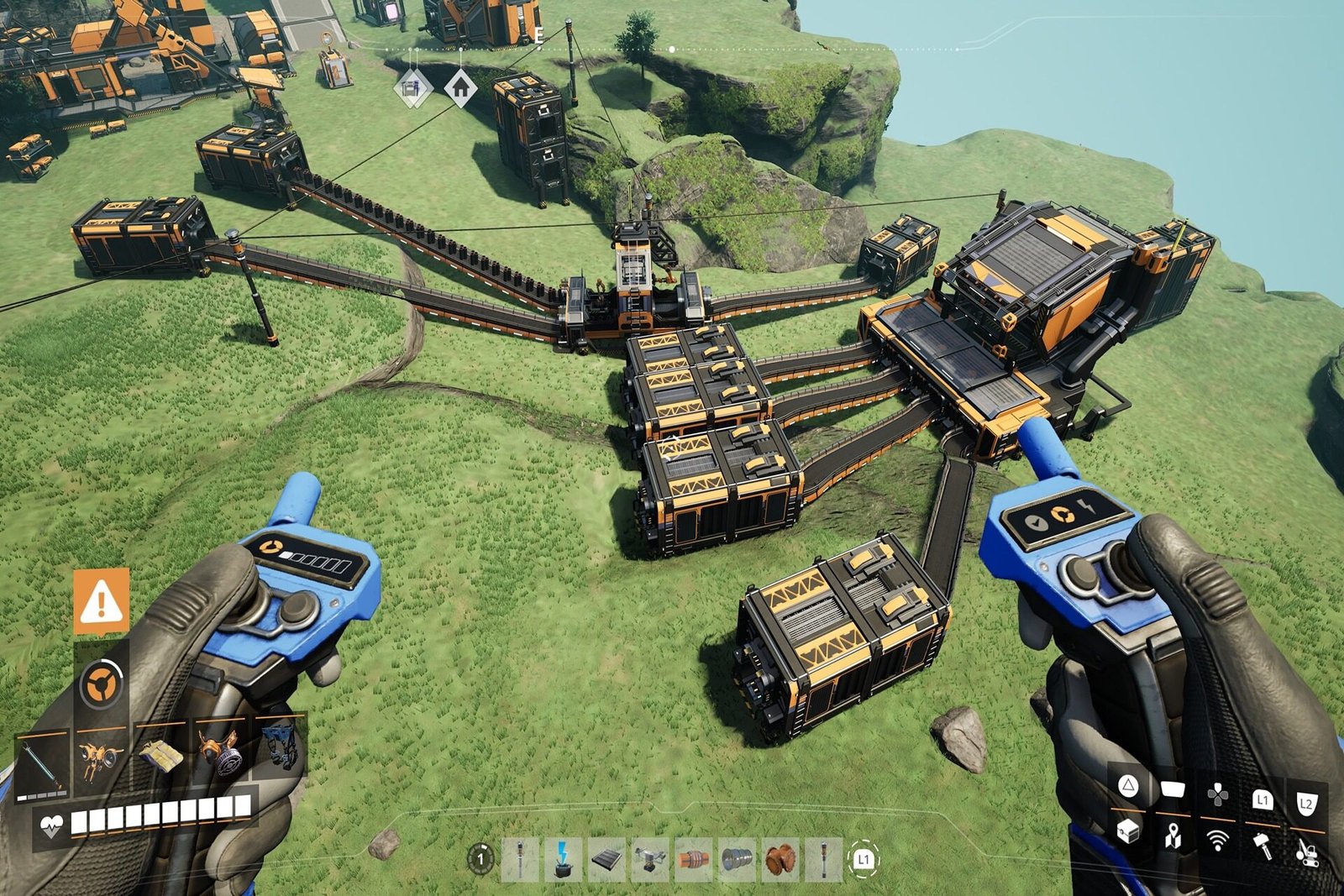Select the conveyor splitter hotbar slot

click(649, 859)
